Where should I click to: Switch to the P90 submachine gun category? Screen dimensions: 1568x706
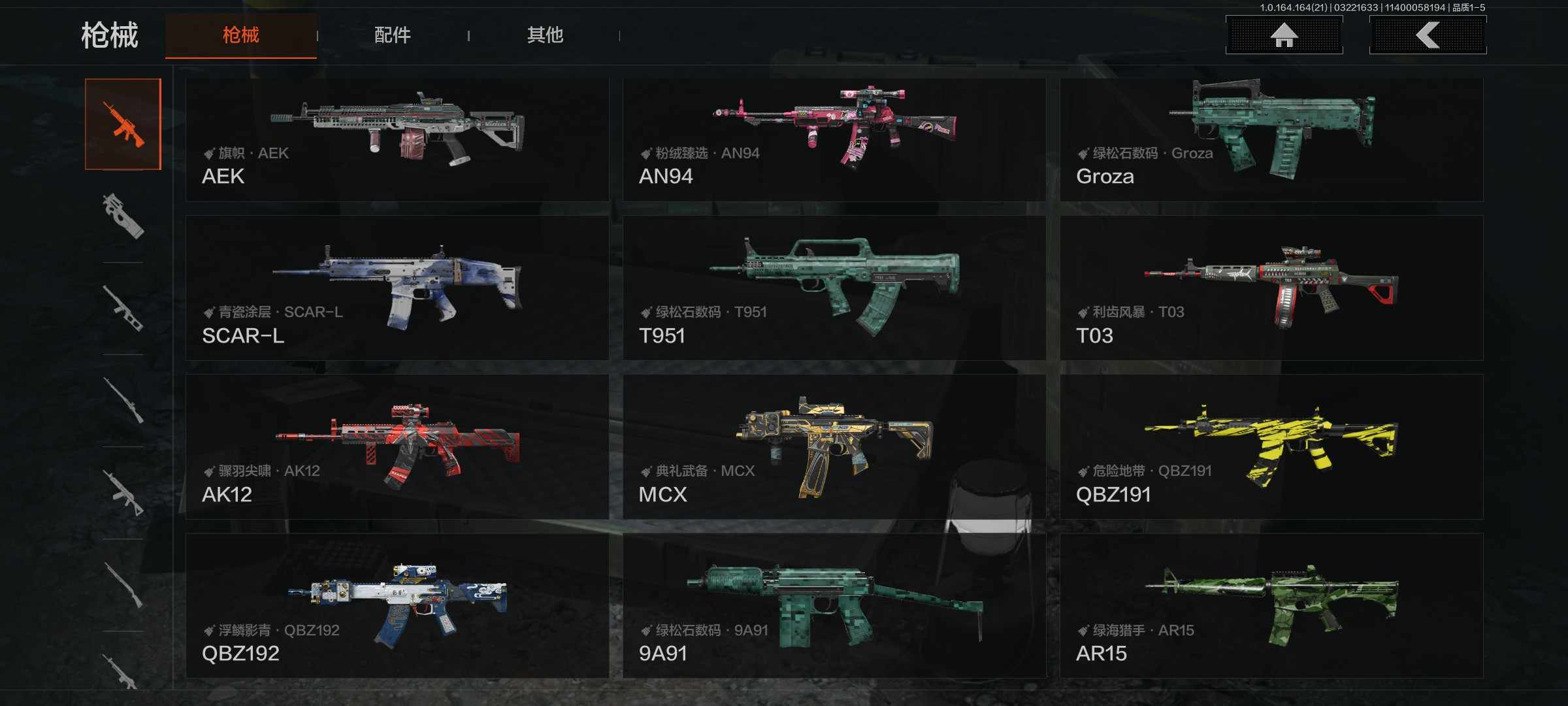[123, 216]
